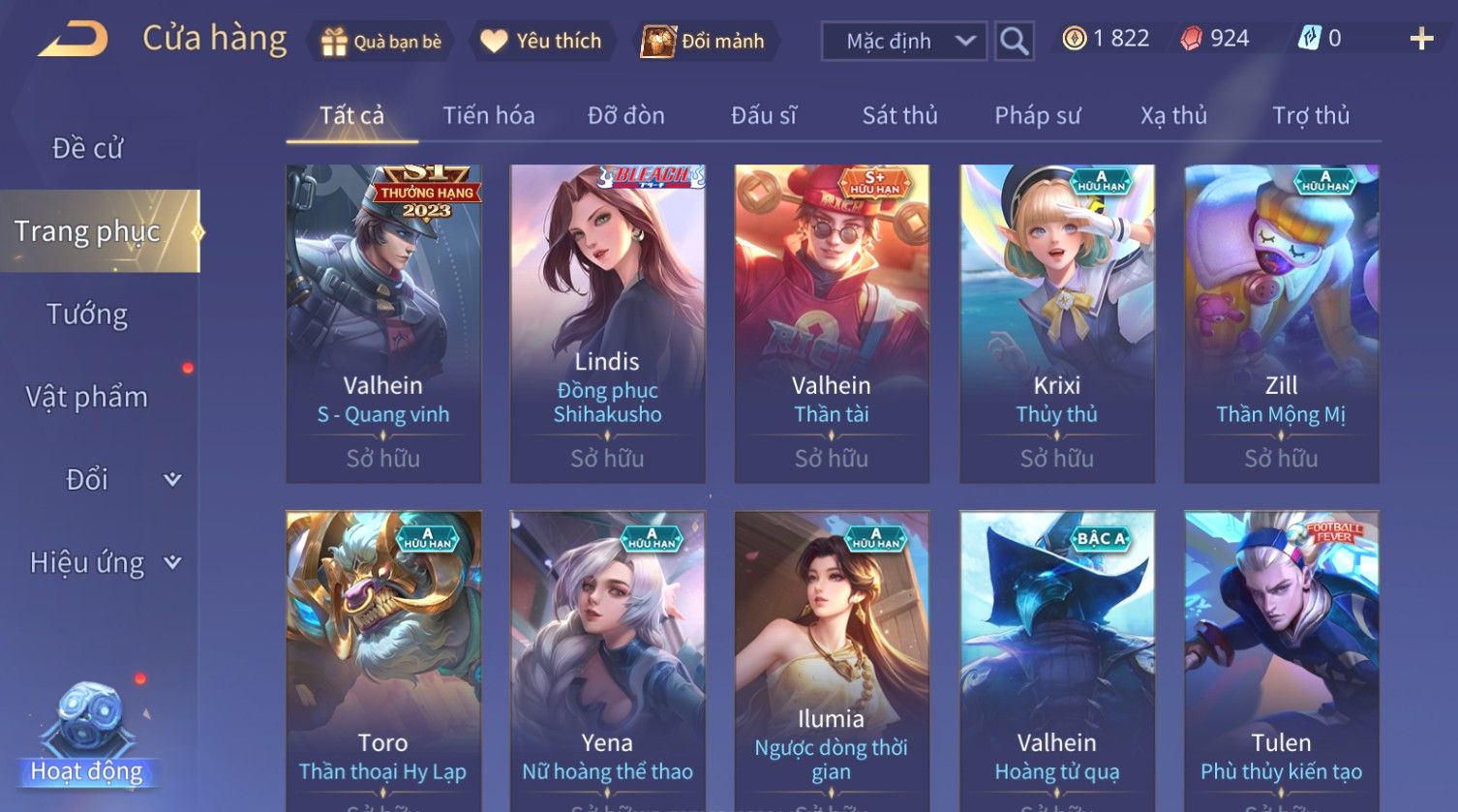Click the magnifying glass search button
This screenshot has height=812, width=1458.
[x=1014, y=42]
